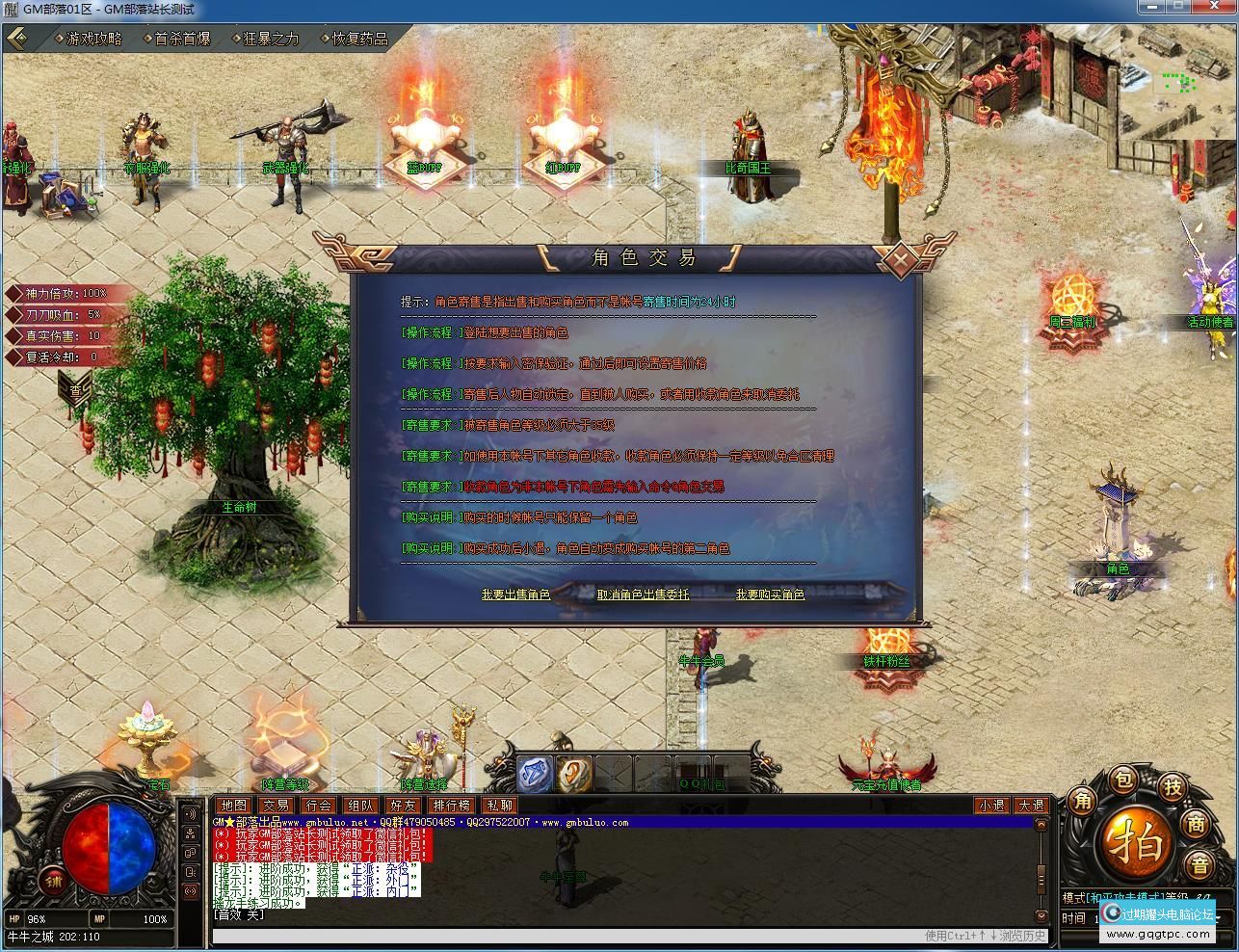Open the central 拍 auction button
Image resolution: width=1239 pixels, height=952 pixels.
[1139, 844]
